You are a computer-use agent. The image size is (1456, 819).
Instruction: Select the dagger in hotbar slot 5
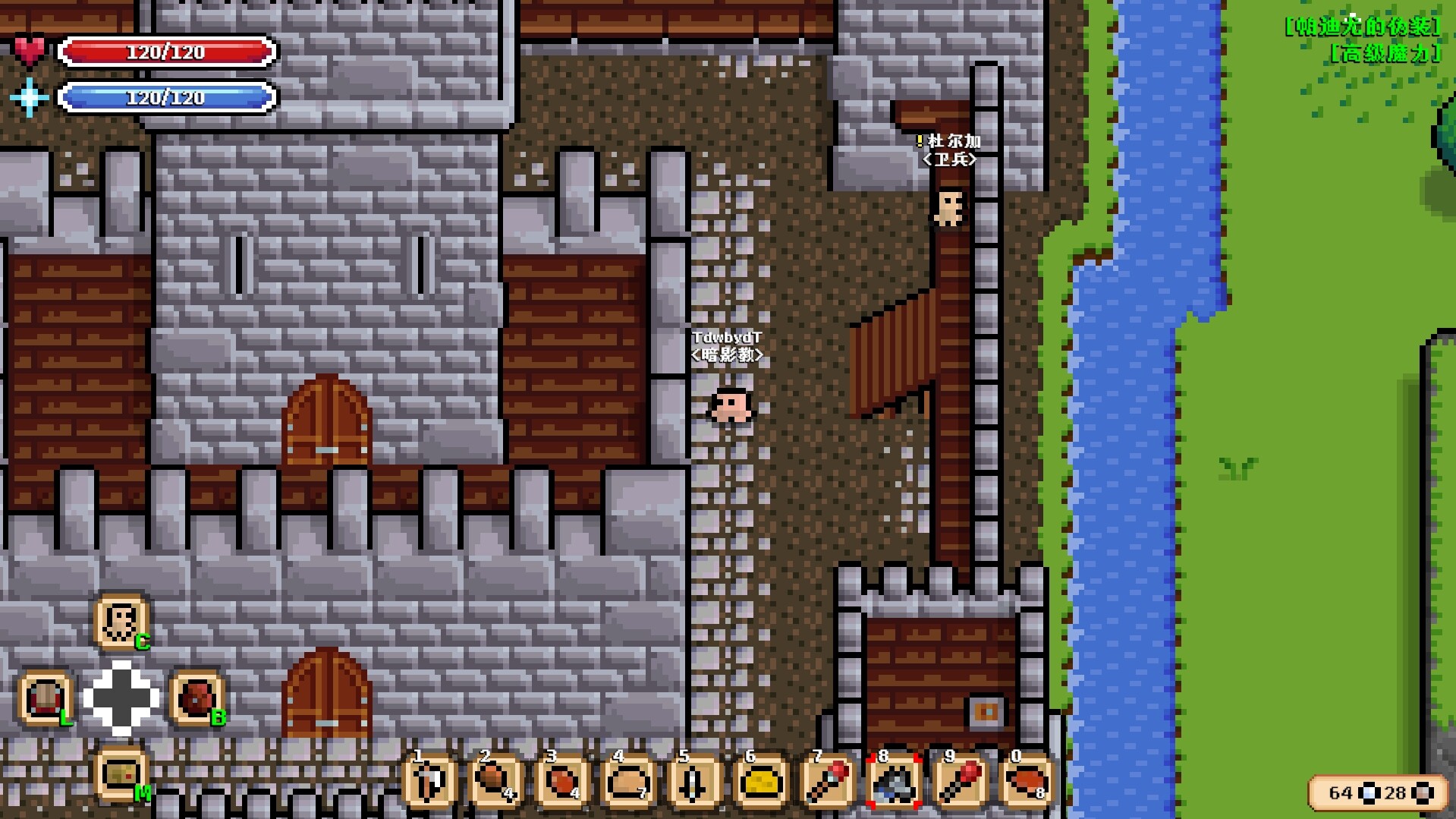click(x=691, y=782)
